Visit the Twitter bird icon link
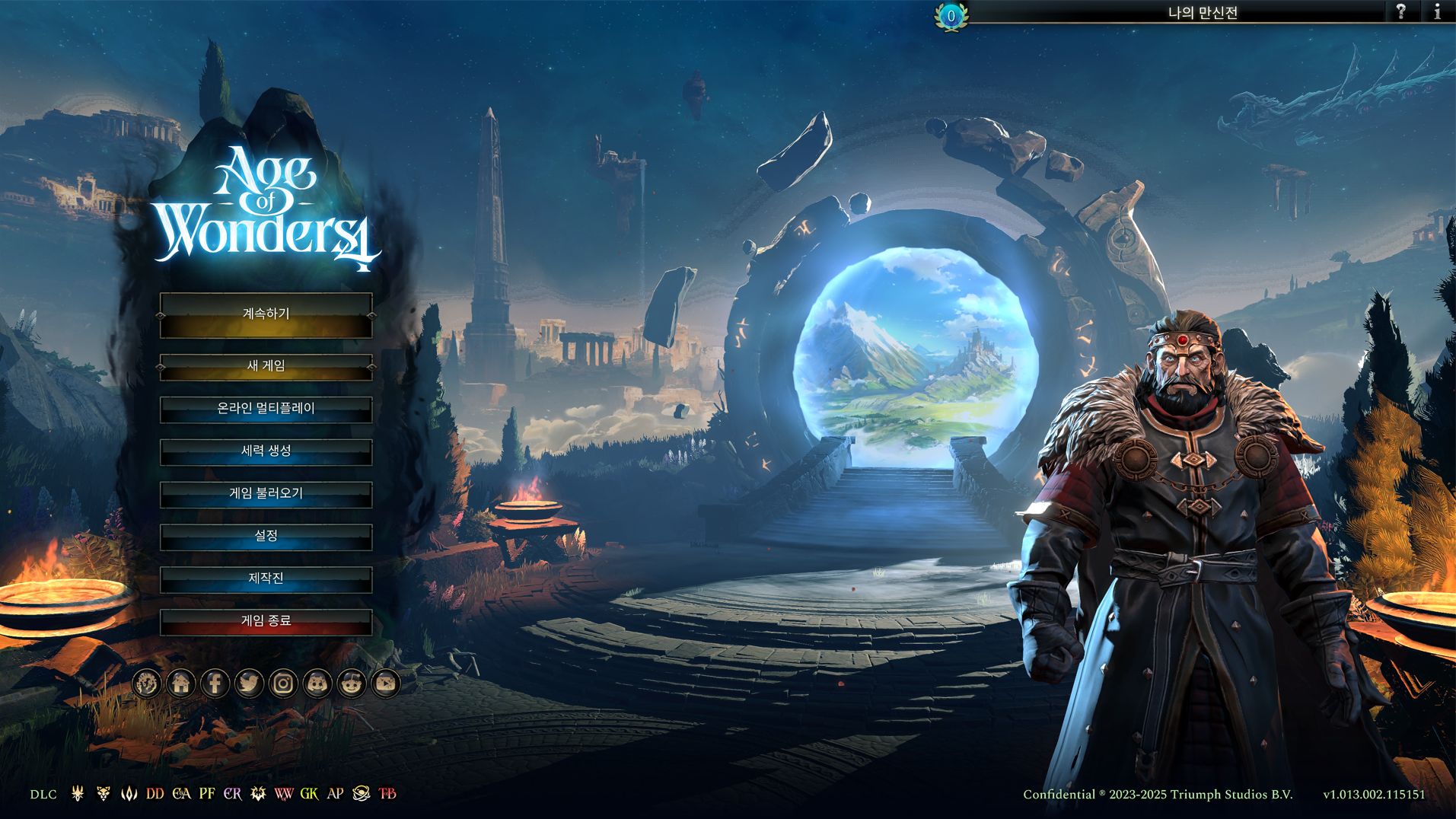 coord(249,684)
